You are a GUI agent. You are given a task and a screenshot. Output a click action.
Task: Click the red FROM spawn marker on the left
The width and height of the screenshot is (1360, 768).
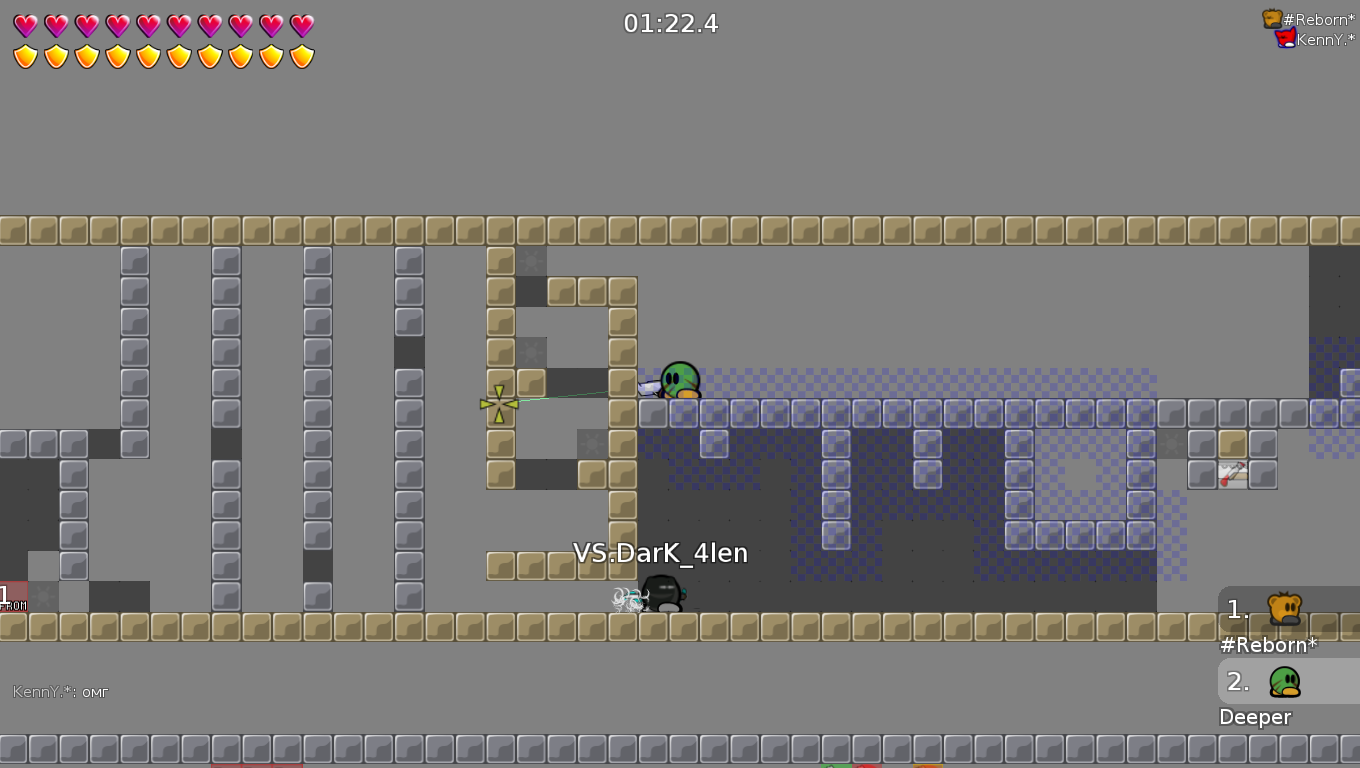(12, 597)
